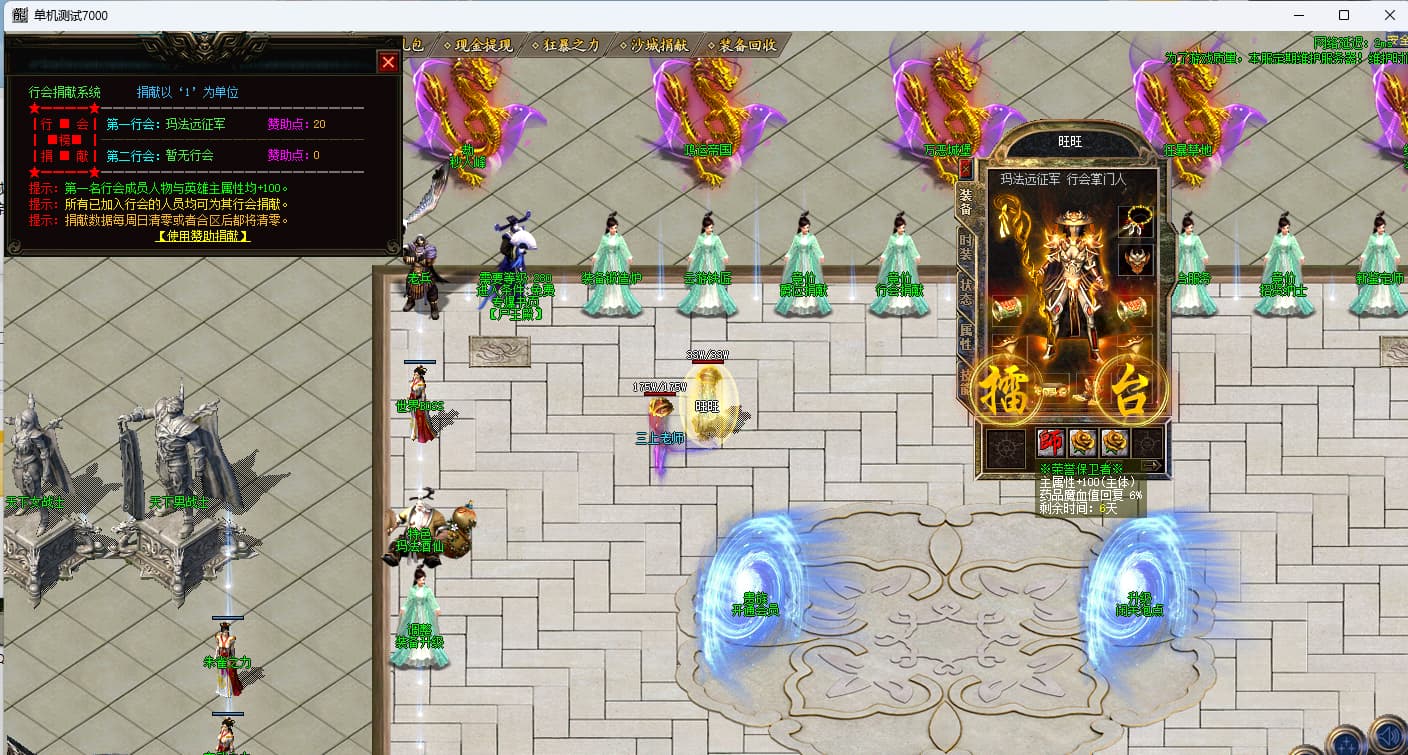Show the 属性 attributes tab
Viewport: 1408px width, 755px height.
tap(965, 336)
